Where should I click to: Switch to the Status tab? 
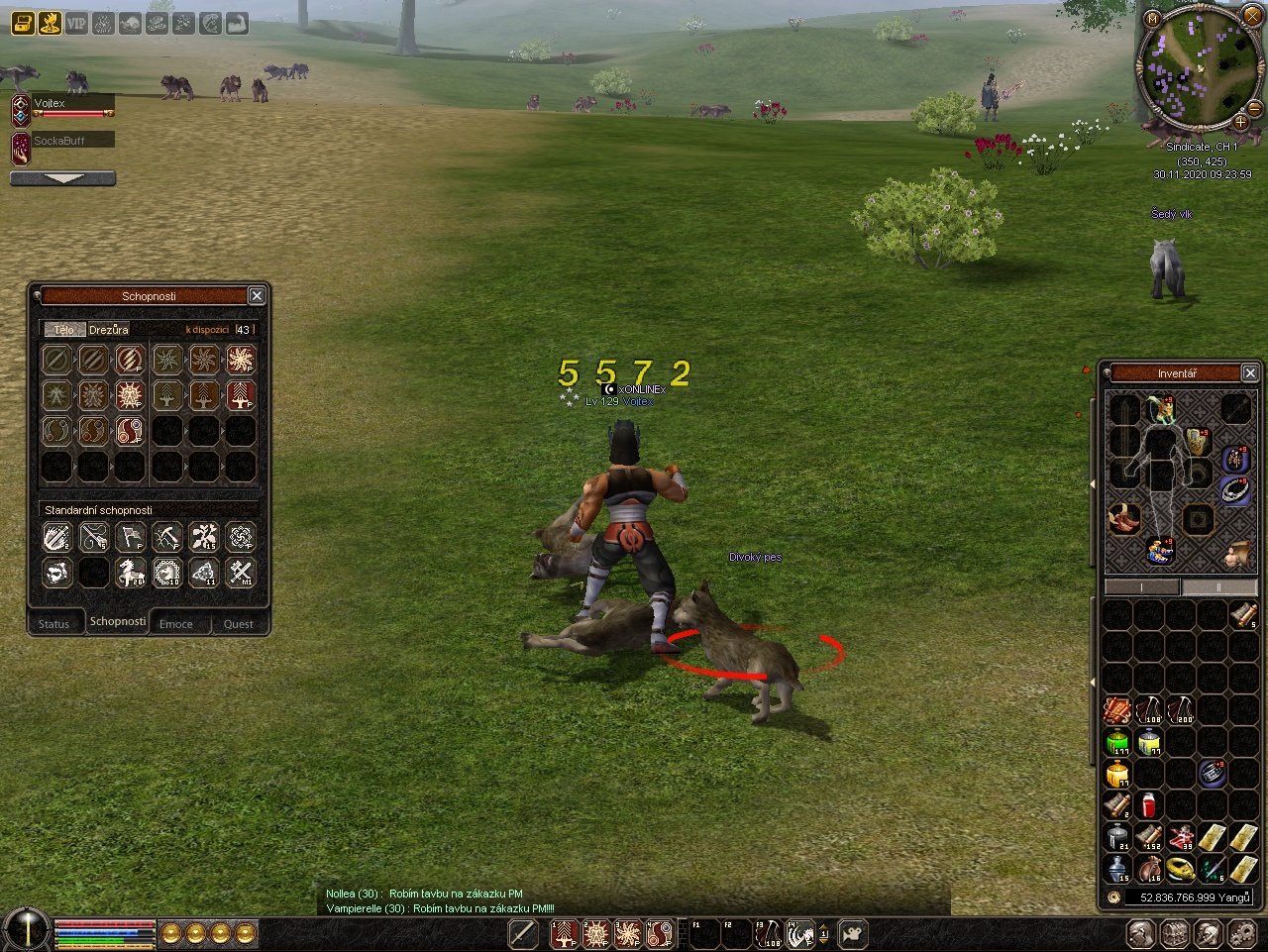(54, 624)
